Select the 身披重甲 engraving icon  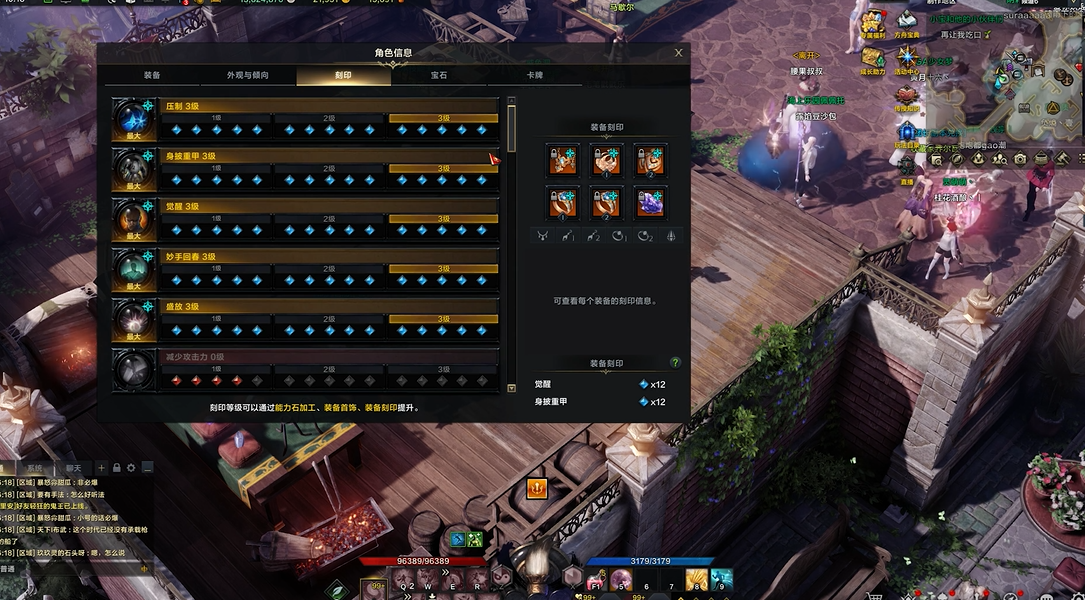[x=133, y=168]
